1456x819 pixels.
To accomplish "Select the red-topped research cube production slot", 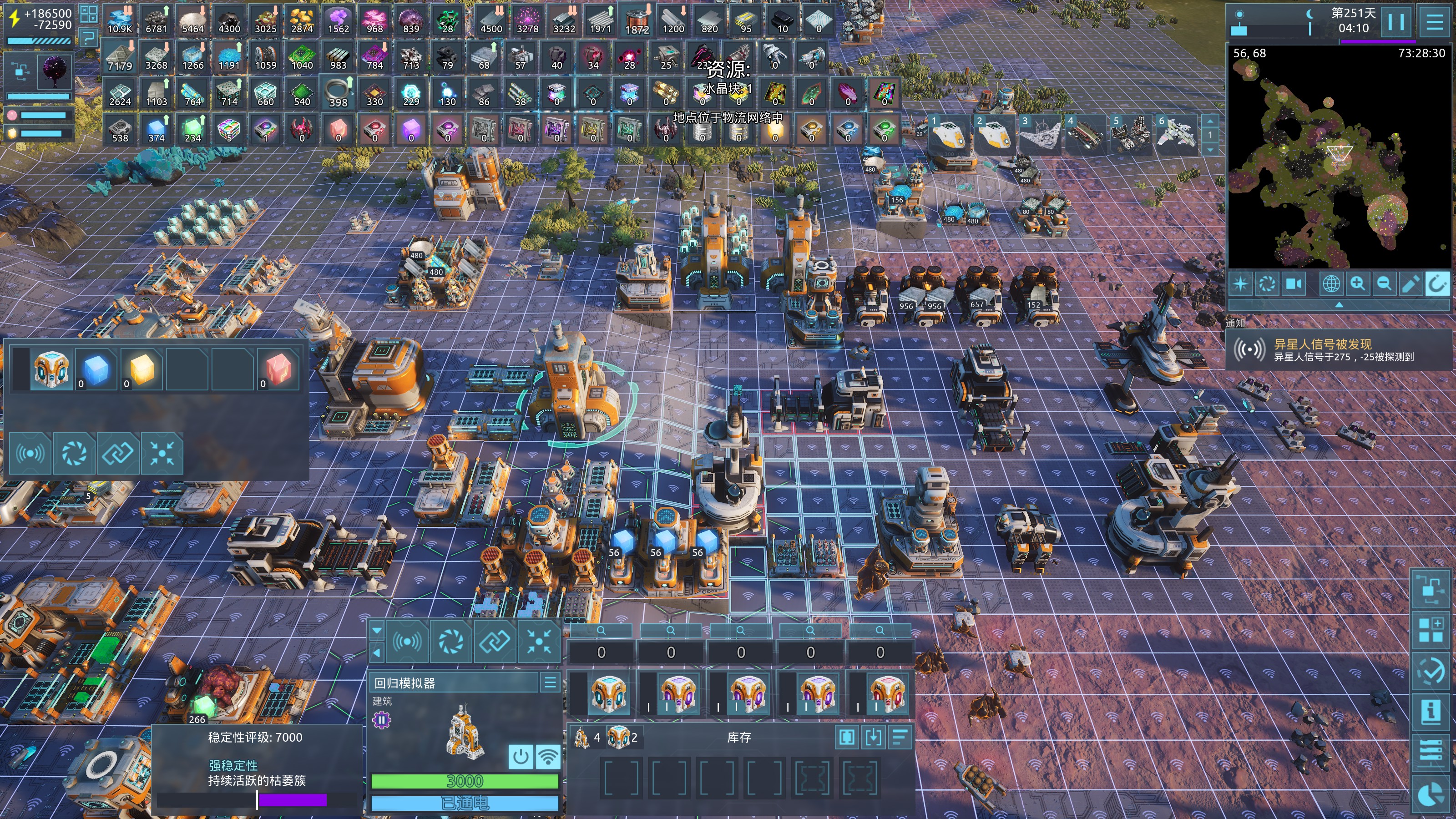I will (887, 693).
